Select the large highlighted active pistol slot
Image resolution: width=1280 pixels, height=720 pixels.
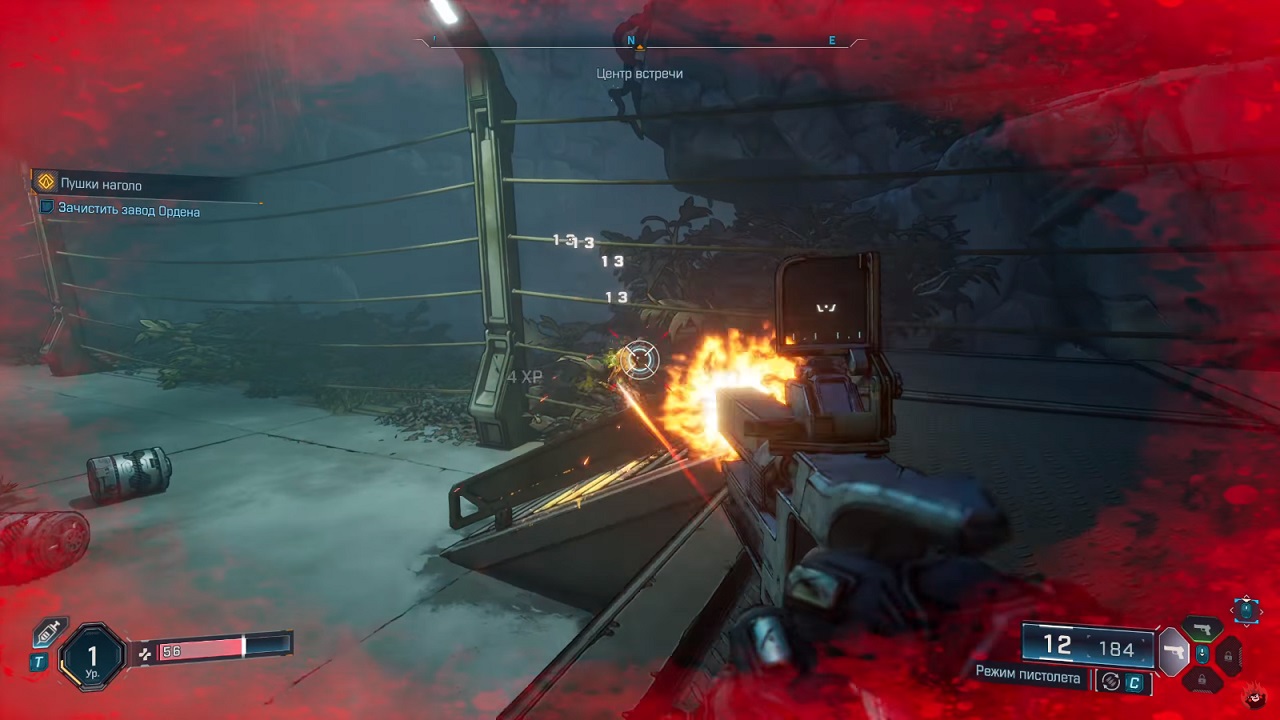coord(1173,652)
